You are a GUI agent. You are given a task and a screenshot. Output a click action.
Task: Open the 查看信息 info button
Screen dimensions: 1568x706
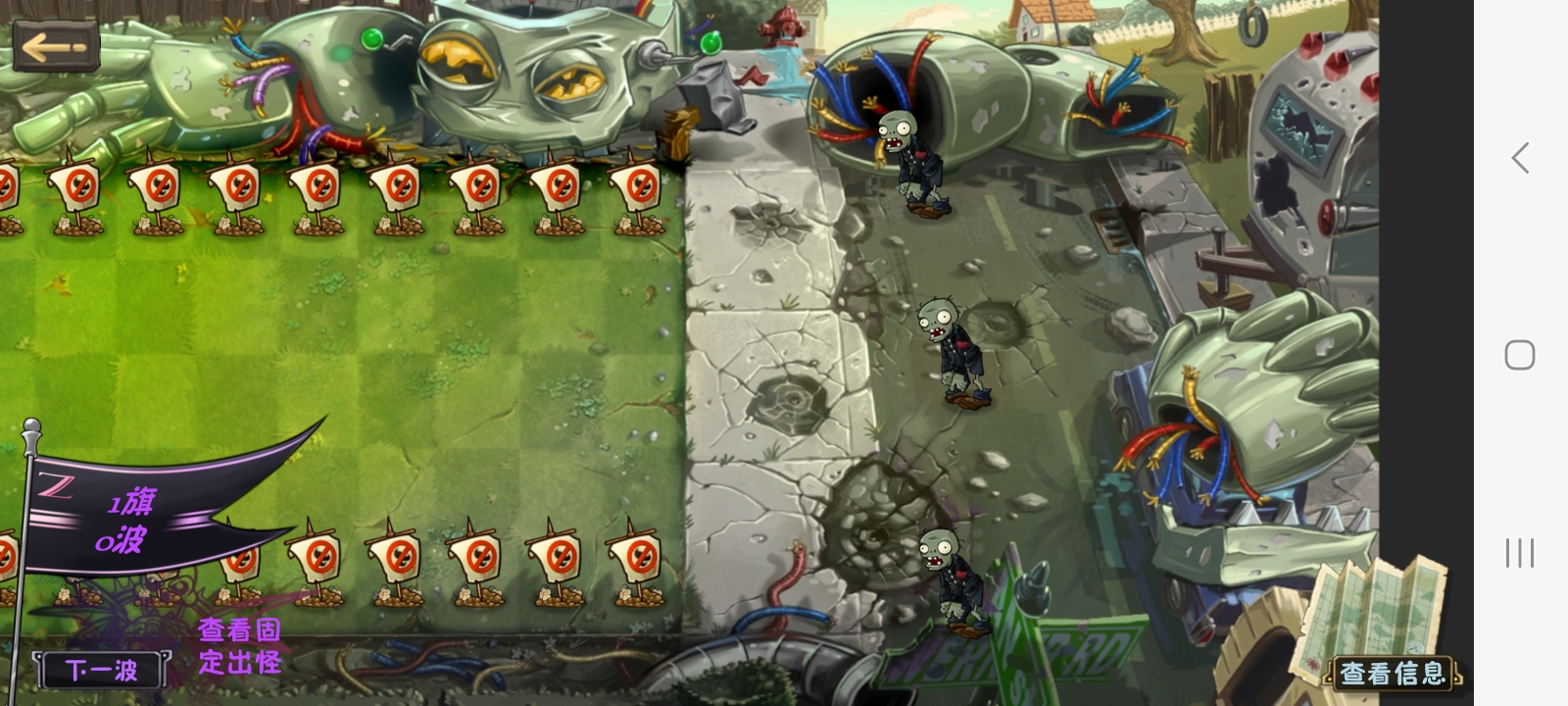coord(1393,673)
